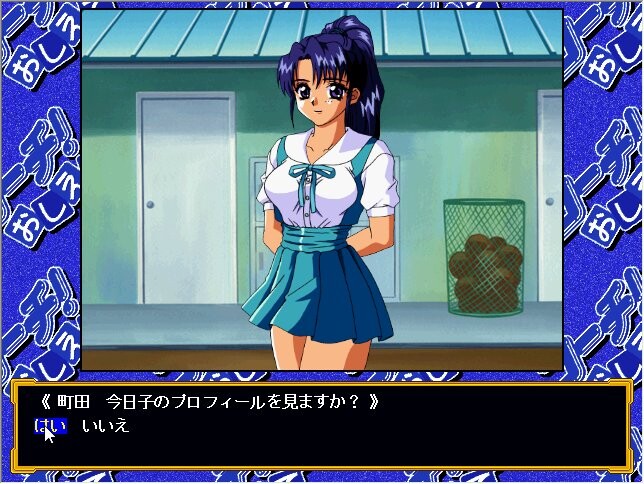Select いいえ to decline the profile
Image resolution: width=644 pixels, height=484 pixels.
click(105, 426)
